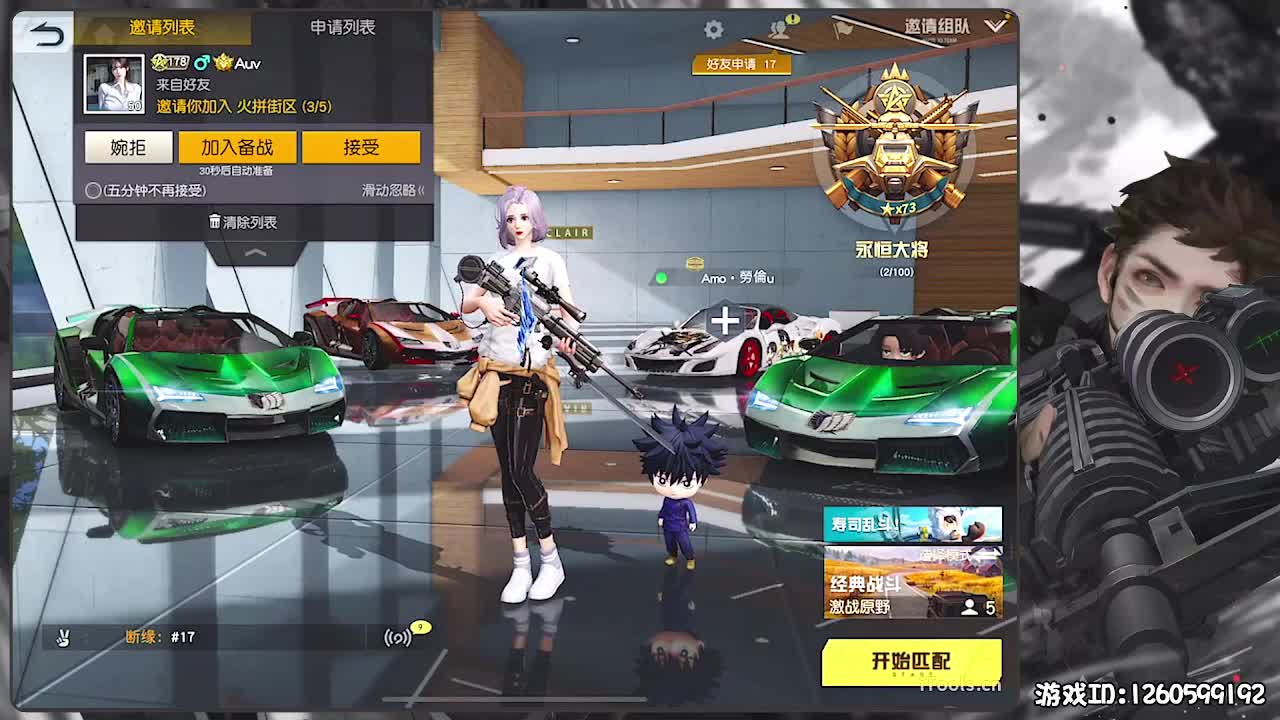Click Auv's avatar portrait in the invite
This screenshot has height=720, width=1280.
(112, 83)
